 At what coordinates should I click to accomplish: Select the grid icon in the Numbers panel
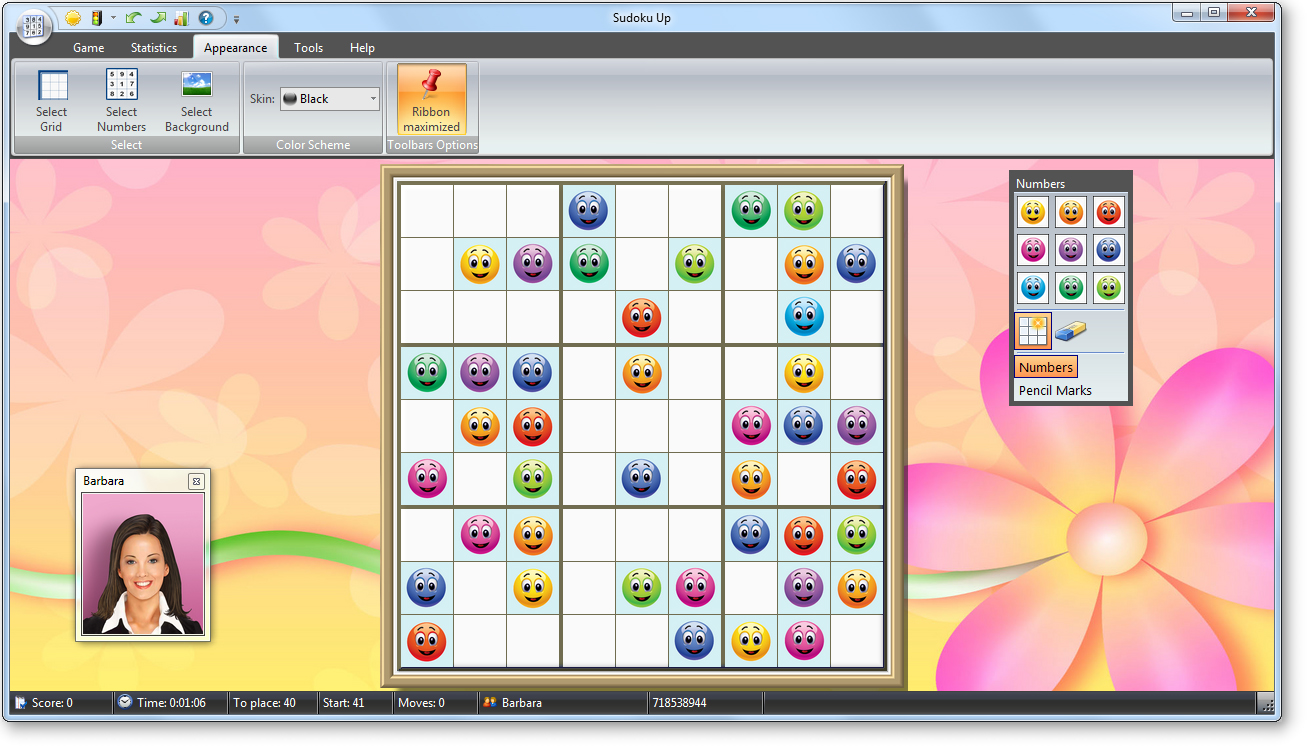[1032, 330]
